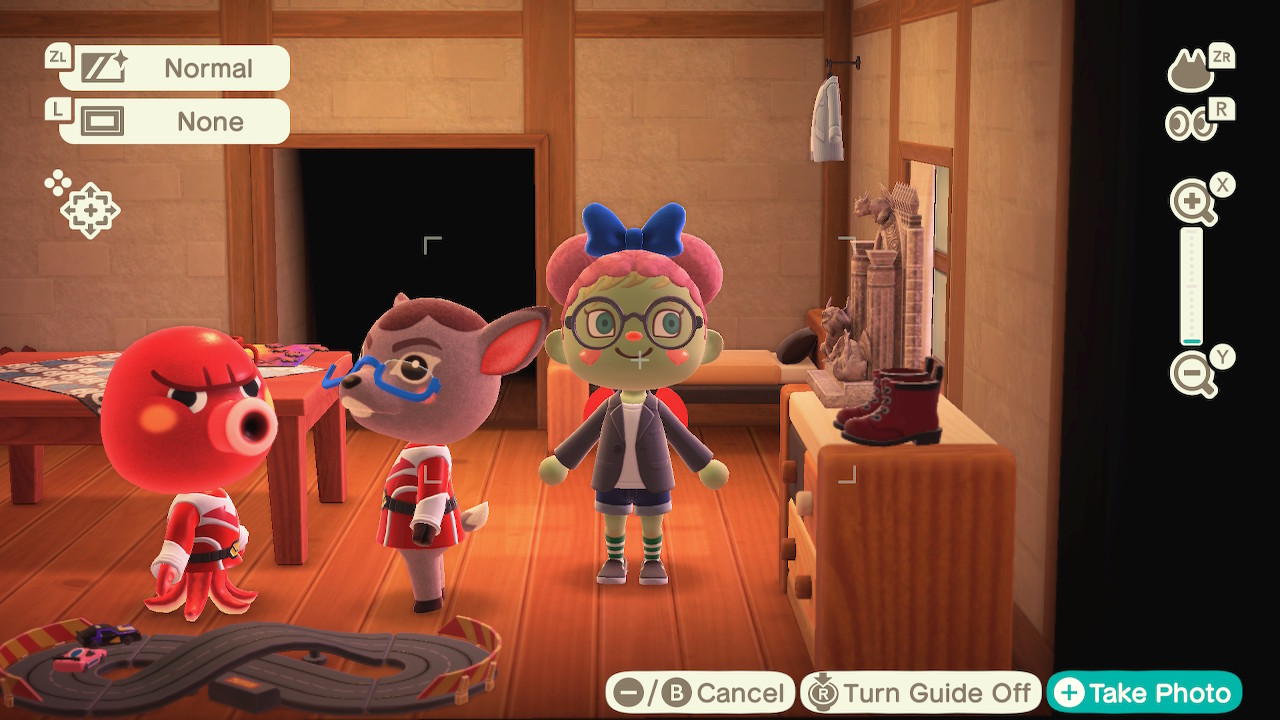This screenshot has height=720, width=1280.
Task: Click the camera move directional icon
Action: pyautogui.click(x=88, y=210)
